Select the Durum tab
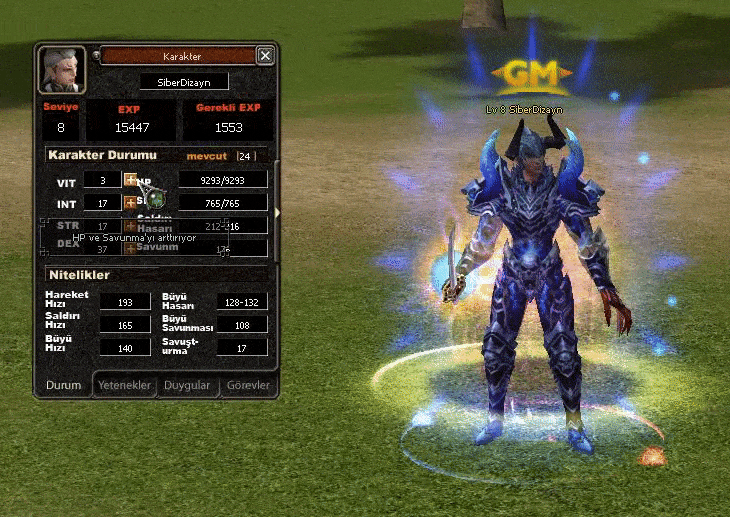730x517 pixels. pyautogui.click(x=64, y=385)
